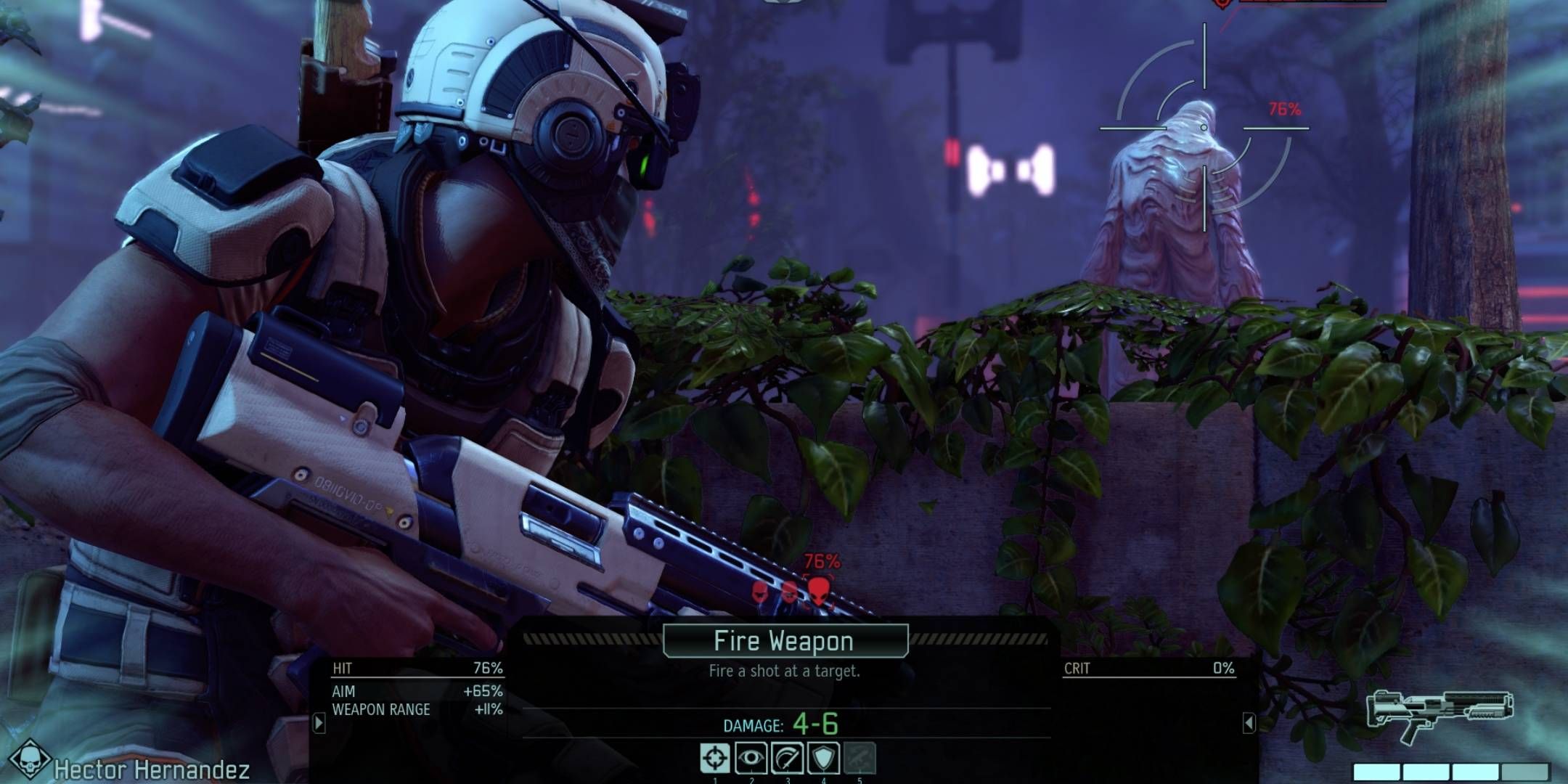The width and height of the screenshot is (1568, 784).
Task: Target the highlighted red alien head
Action: (819, 590)
